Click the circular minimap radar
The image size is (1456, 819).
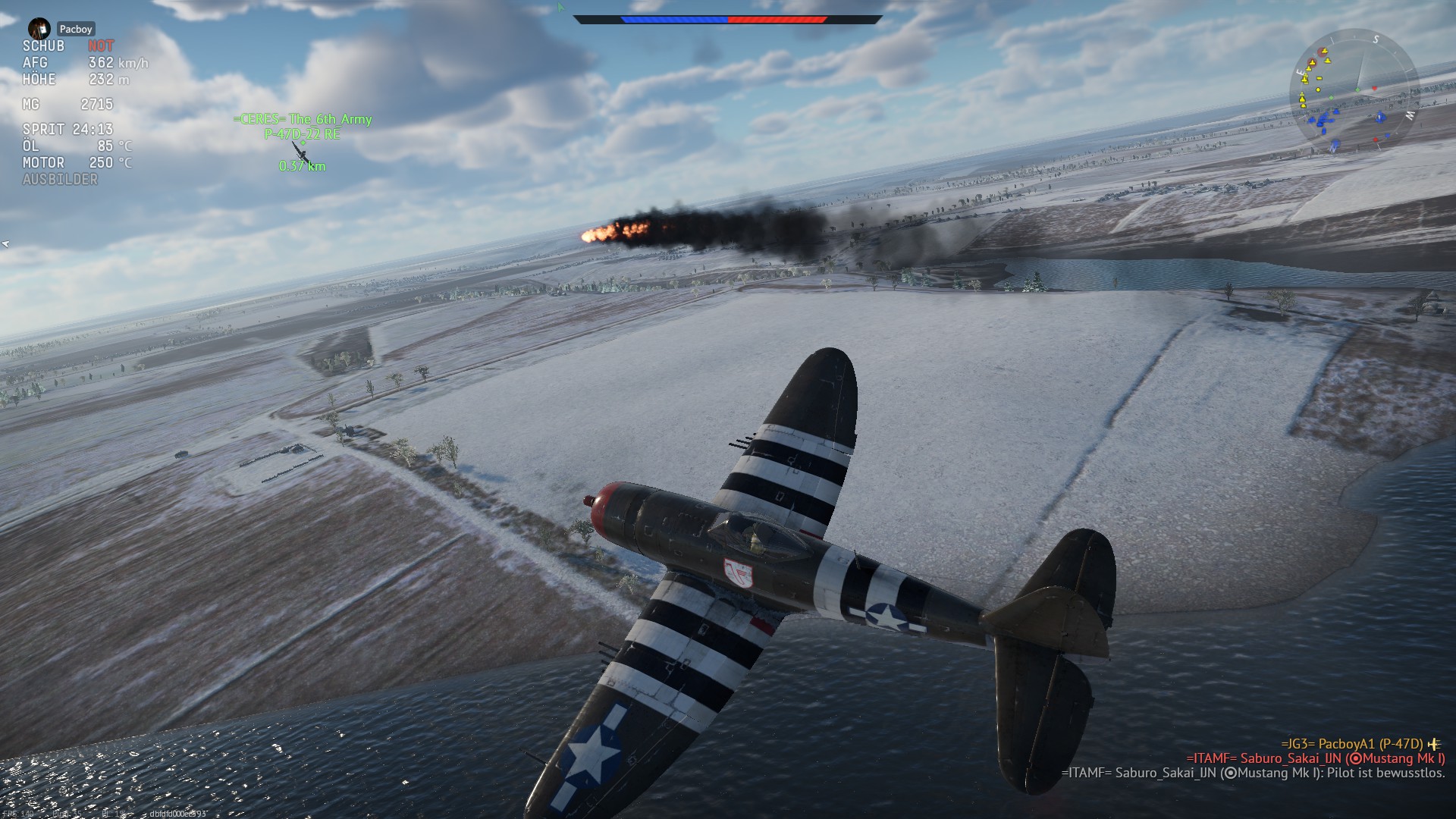click(1354, 93)
